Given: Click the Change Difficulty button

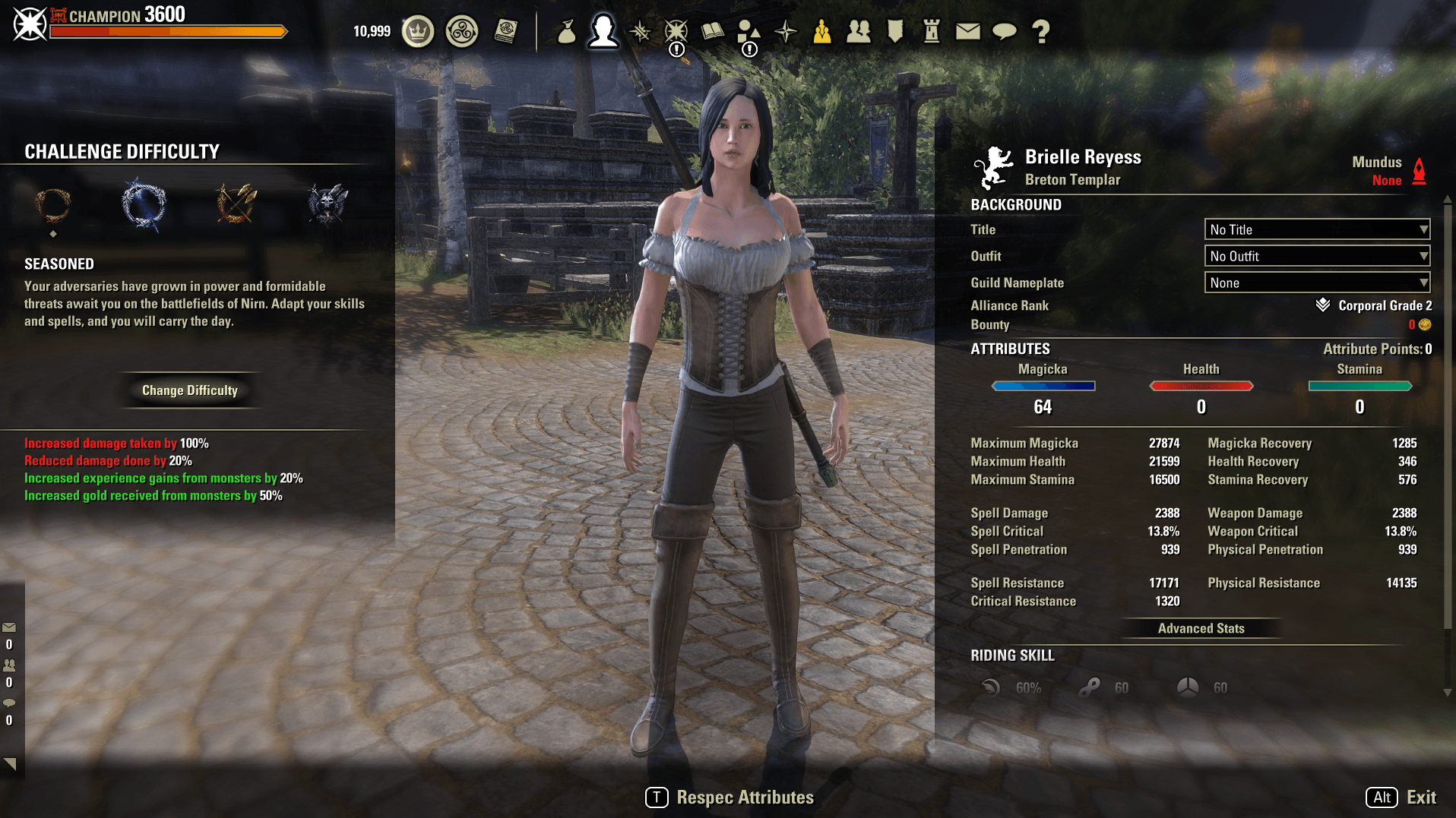Looking at the screenshot, I should tap(190, 390).
